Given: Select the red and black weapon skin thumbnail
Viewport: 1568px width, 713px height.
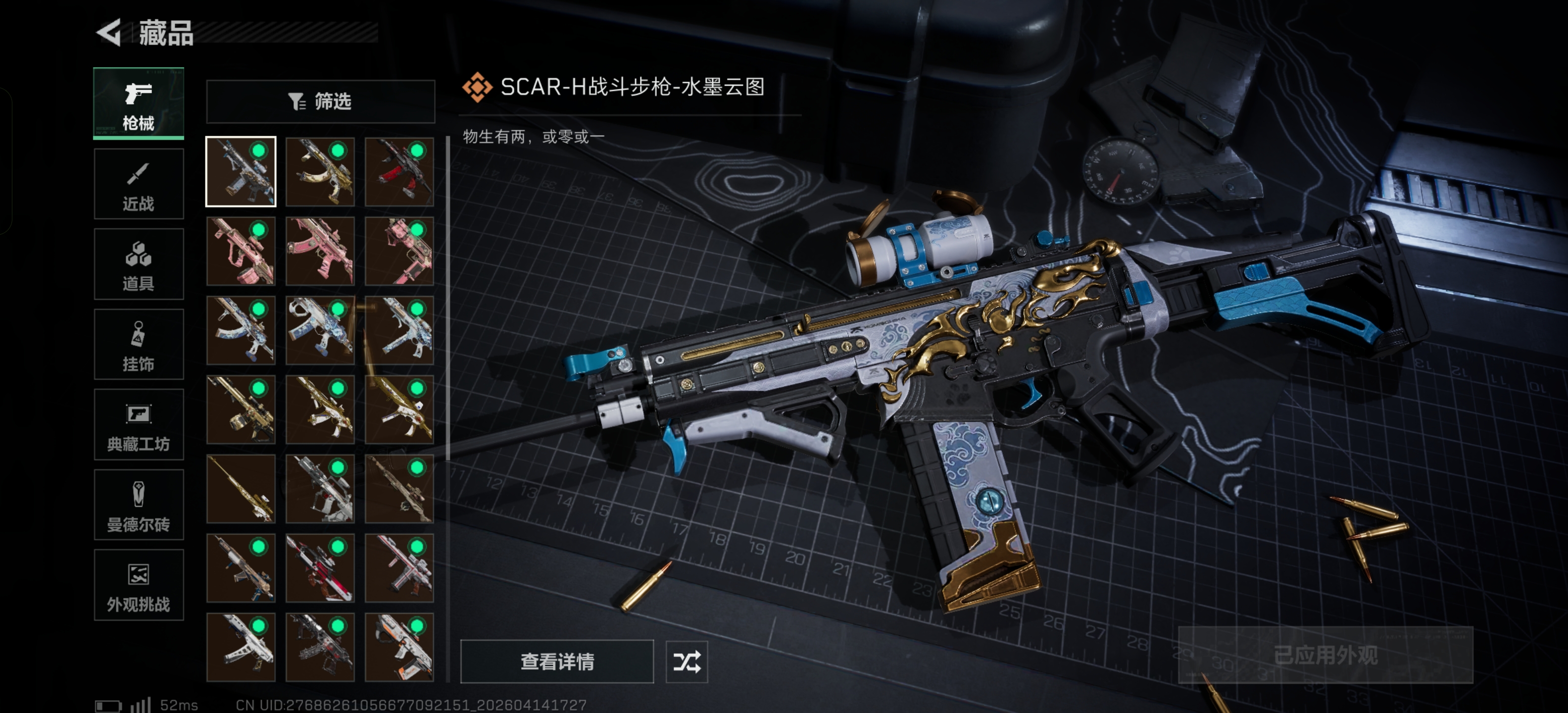Looking at the screenshot, I should [x=399, y=172].
